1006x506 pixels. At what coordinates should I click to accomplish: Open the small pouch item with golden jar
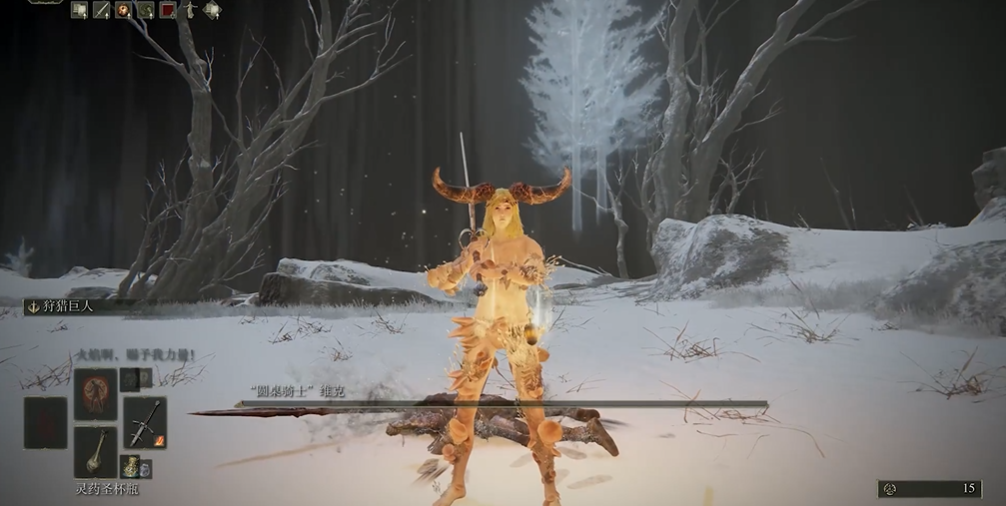coord(130,466)
